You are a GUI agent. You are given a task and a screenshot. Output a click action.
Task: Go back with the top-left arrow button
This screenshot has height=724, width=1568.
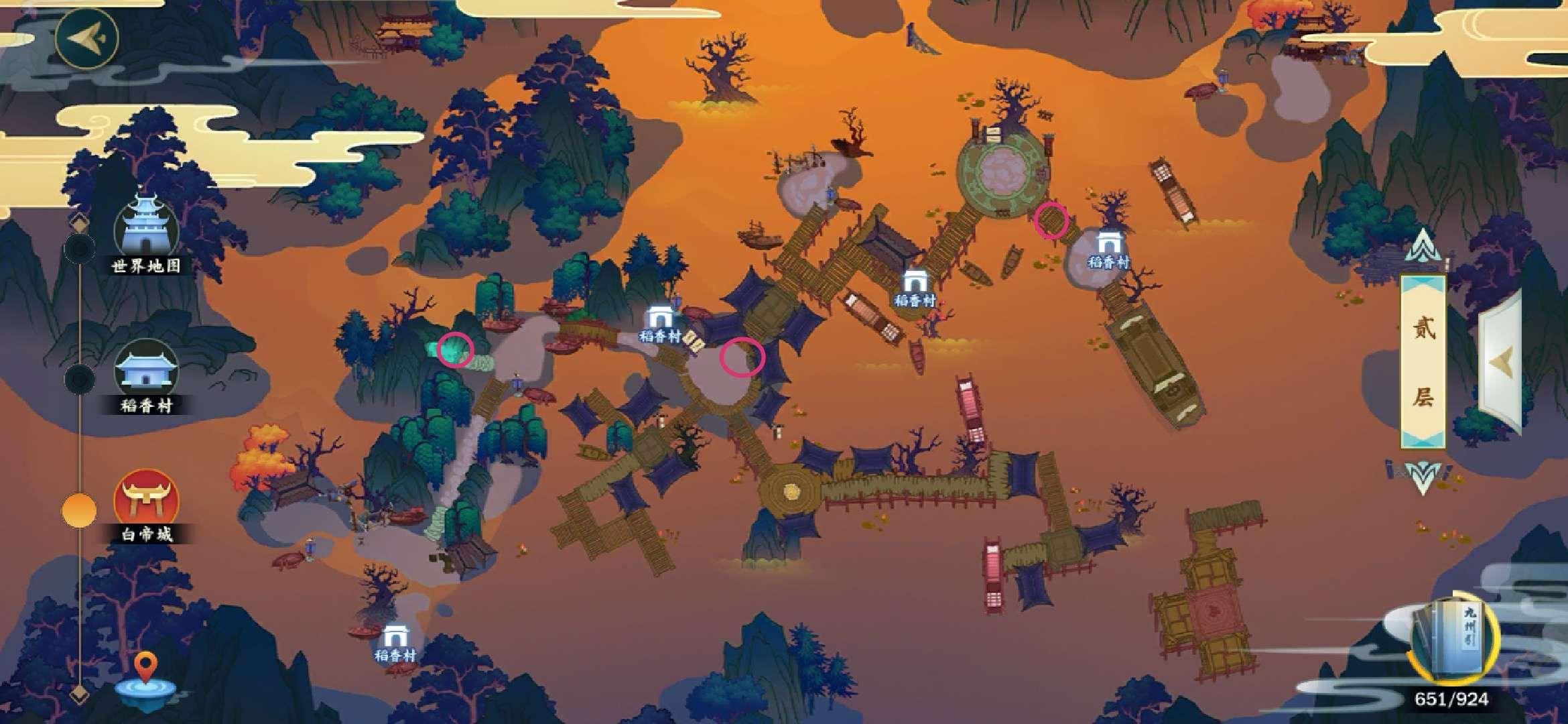pos(87,38)
